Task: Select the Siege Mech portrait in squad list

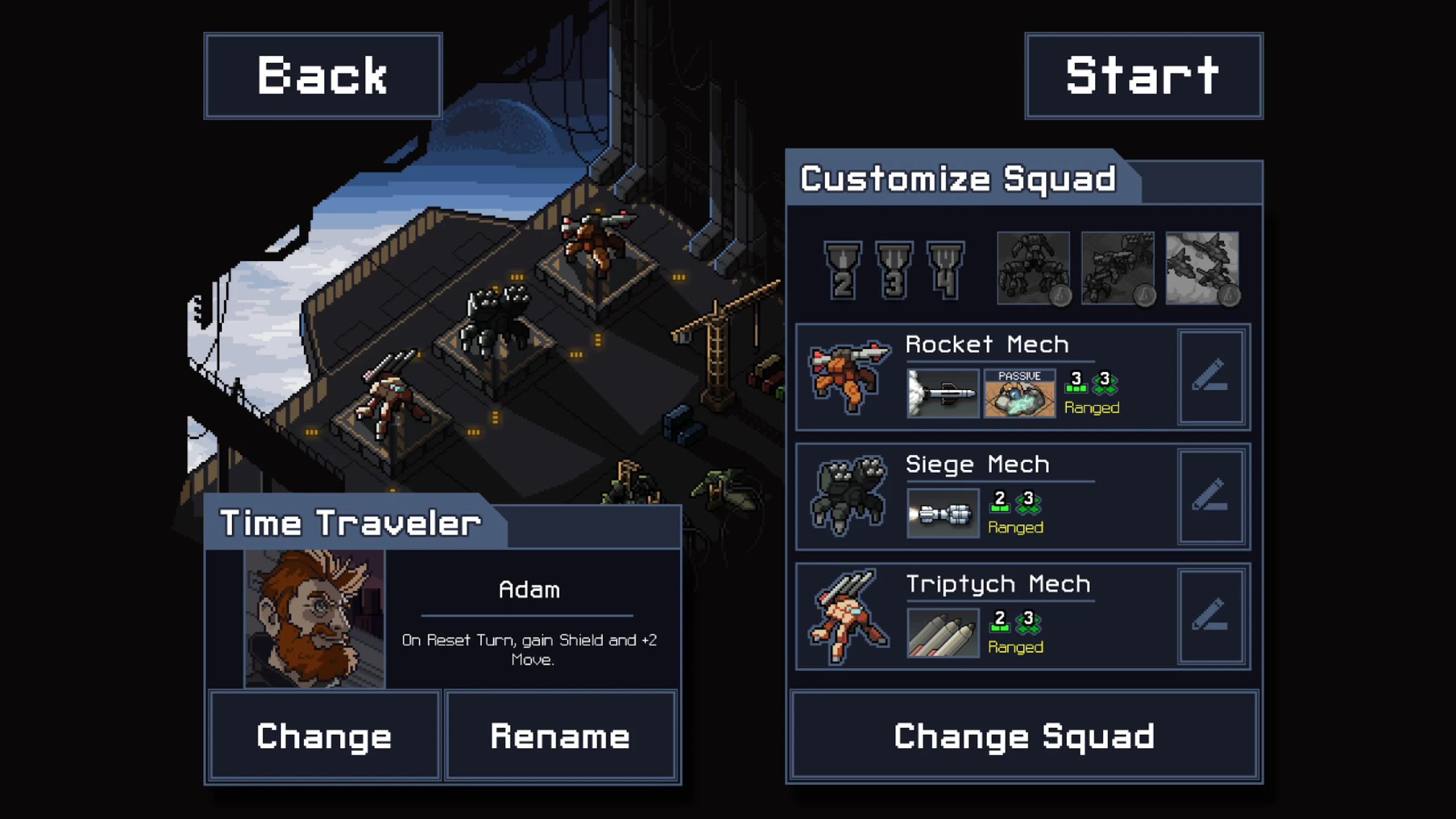Action: 849,497
